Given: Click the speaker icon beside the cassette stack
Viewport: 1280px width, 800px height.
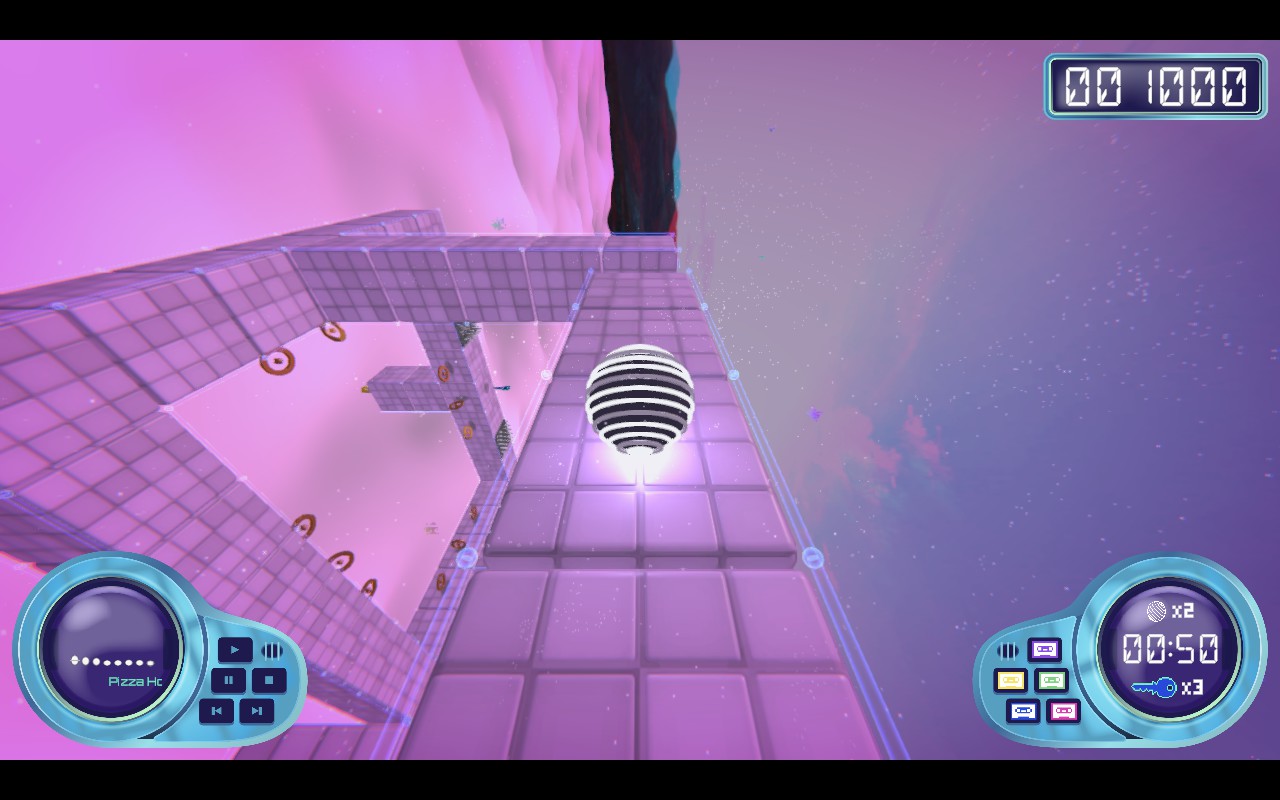Looking at the screenshot, I should pos(1008,650).
